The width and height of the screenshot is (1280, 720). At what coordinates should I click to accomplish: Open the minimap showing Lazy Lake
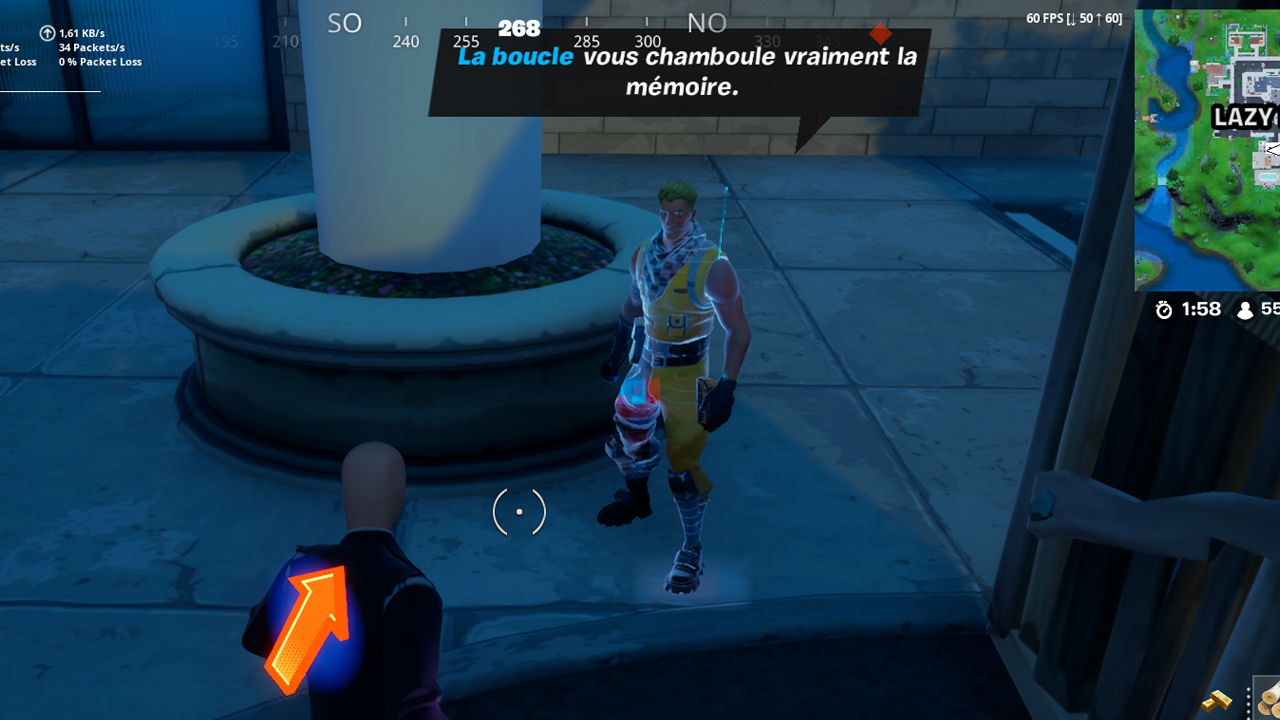tap(1207, 150)
